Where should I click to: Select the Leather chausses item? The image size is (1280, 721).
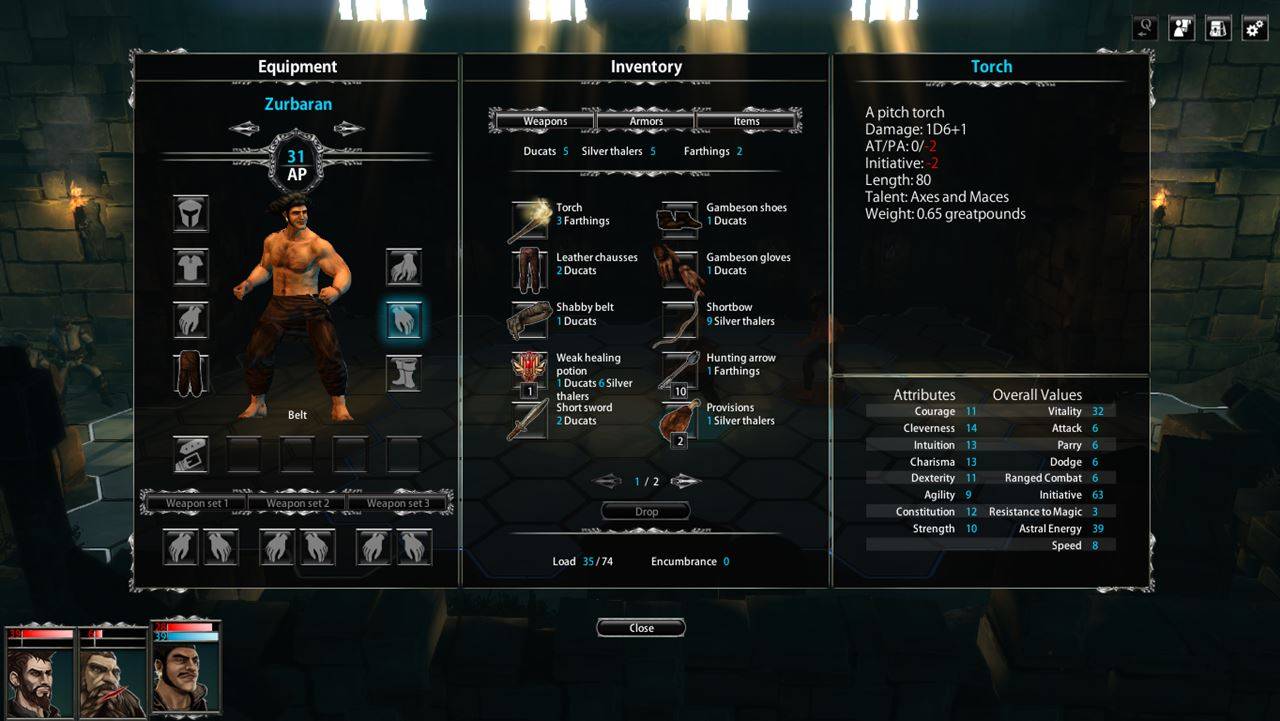(529, 270)
